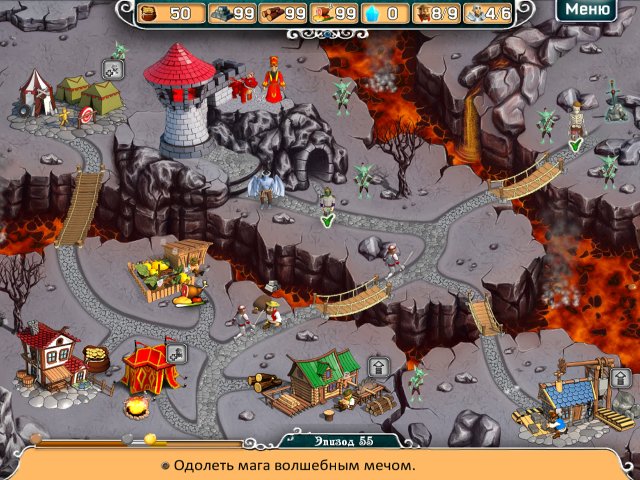Image resolution: width=640 pixels, height=480 pixels.
Task: Click the hire icon beside the red tent
Action: (x=176, y=352)
